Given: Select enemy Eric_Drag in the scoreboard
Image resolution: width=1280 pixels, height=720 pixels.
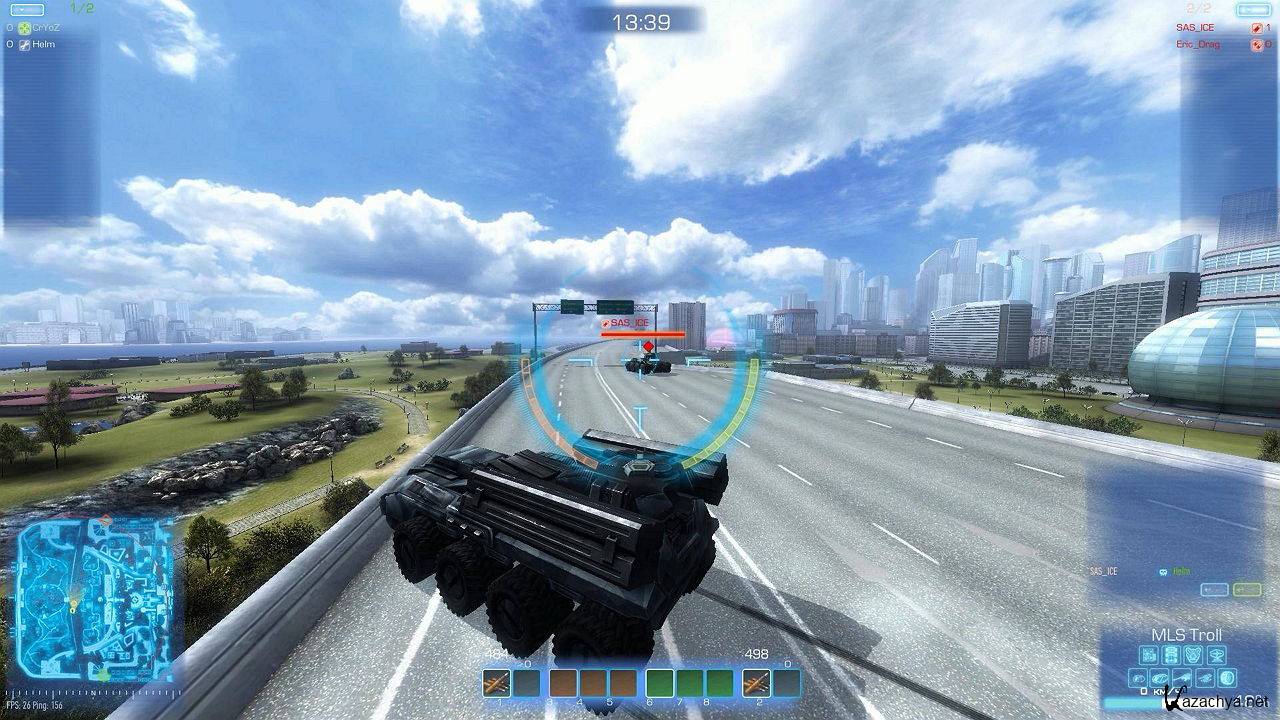Looking at the screenshot, I should pos(1198,45).
